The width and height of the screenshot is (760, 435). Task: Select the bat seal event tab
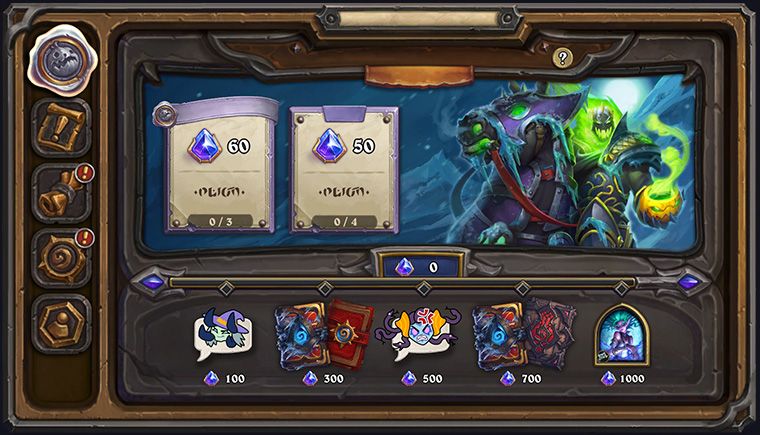[61, 60]
